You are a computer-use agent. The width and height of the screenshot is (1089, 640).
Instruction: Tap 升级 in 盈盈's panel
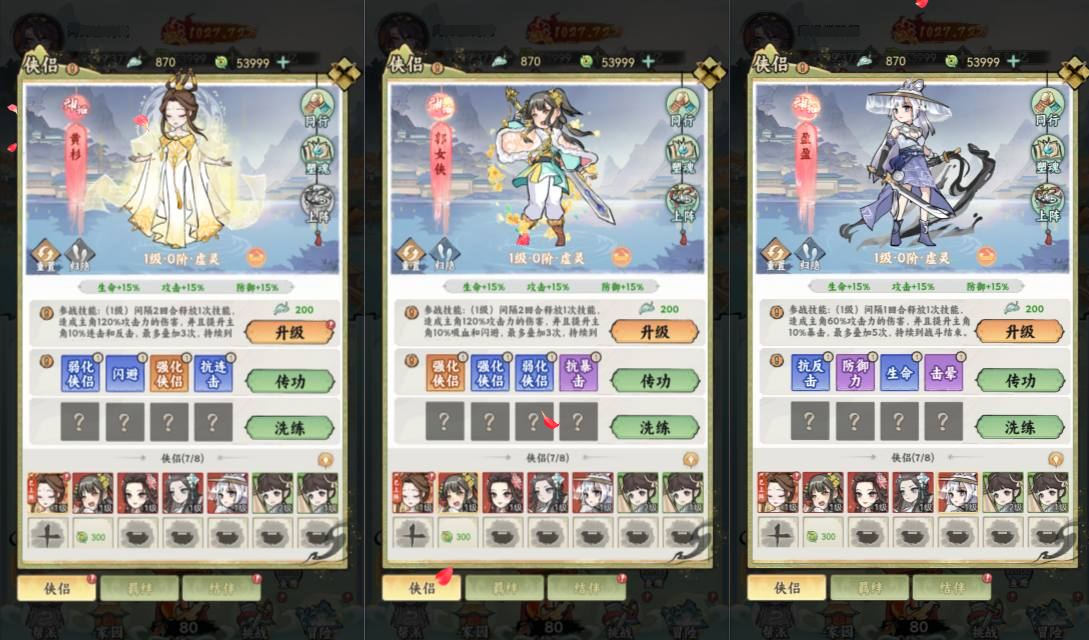coord(1020,332)
